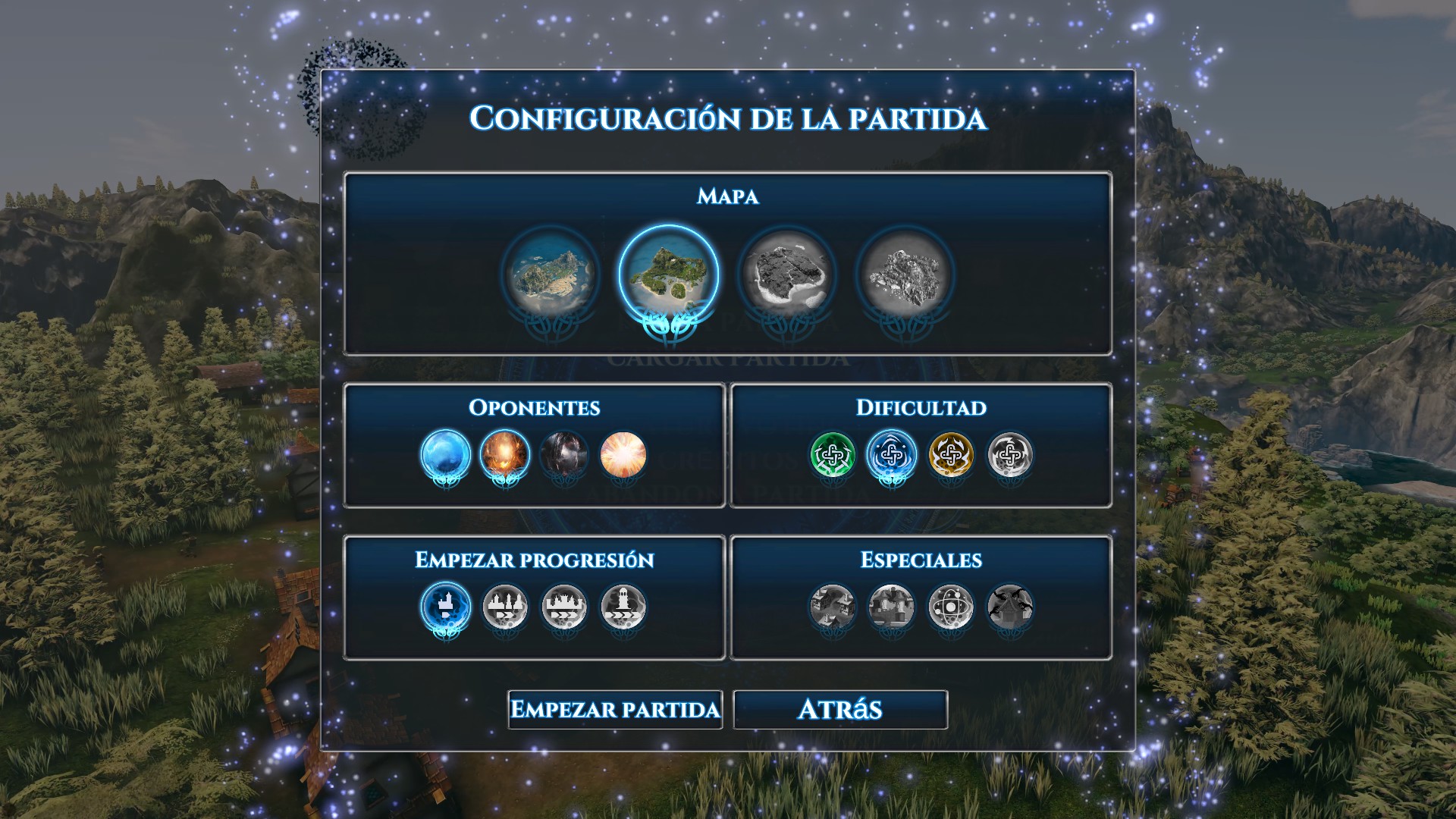Screen dimensions: 1456x819
Task: Toggle the planet orbit special option
Action: (x=951, y=607)
